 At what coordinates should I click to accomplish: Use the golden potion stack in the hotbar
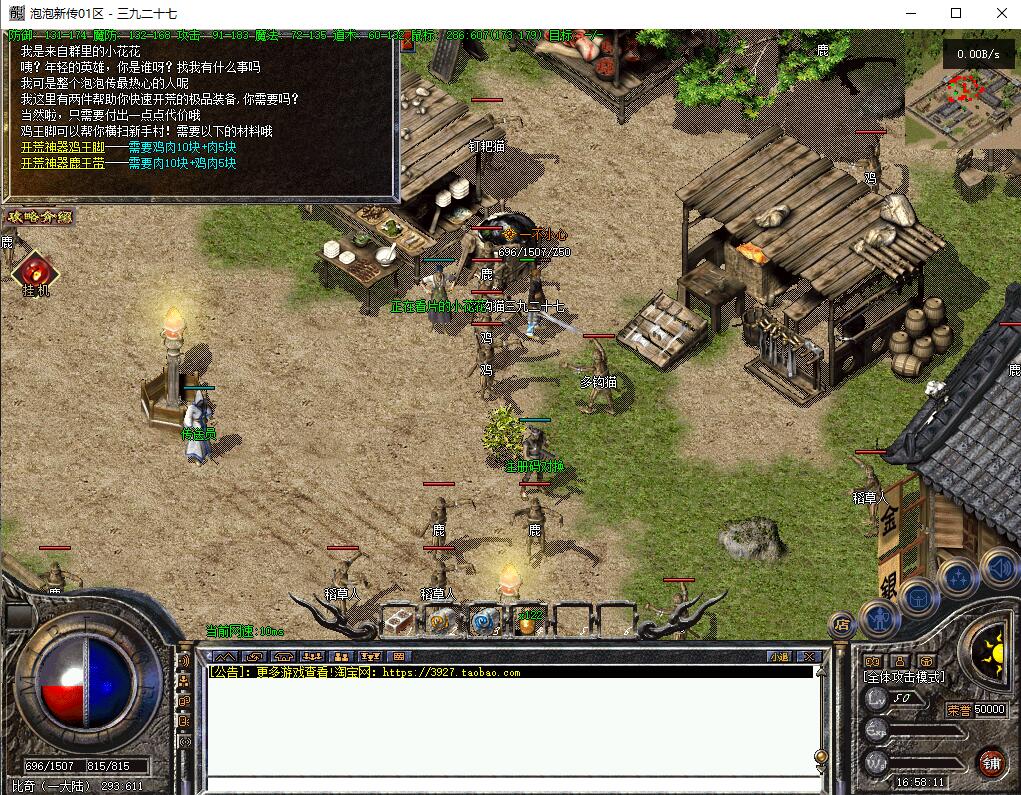coord(526,622)
